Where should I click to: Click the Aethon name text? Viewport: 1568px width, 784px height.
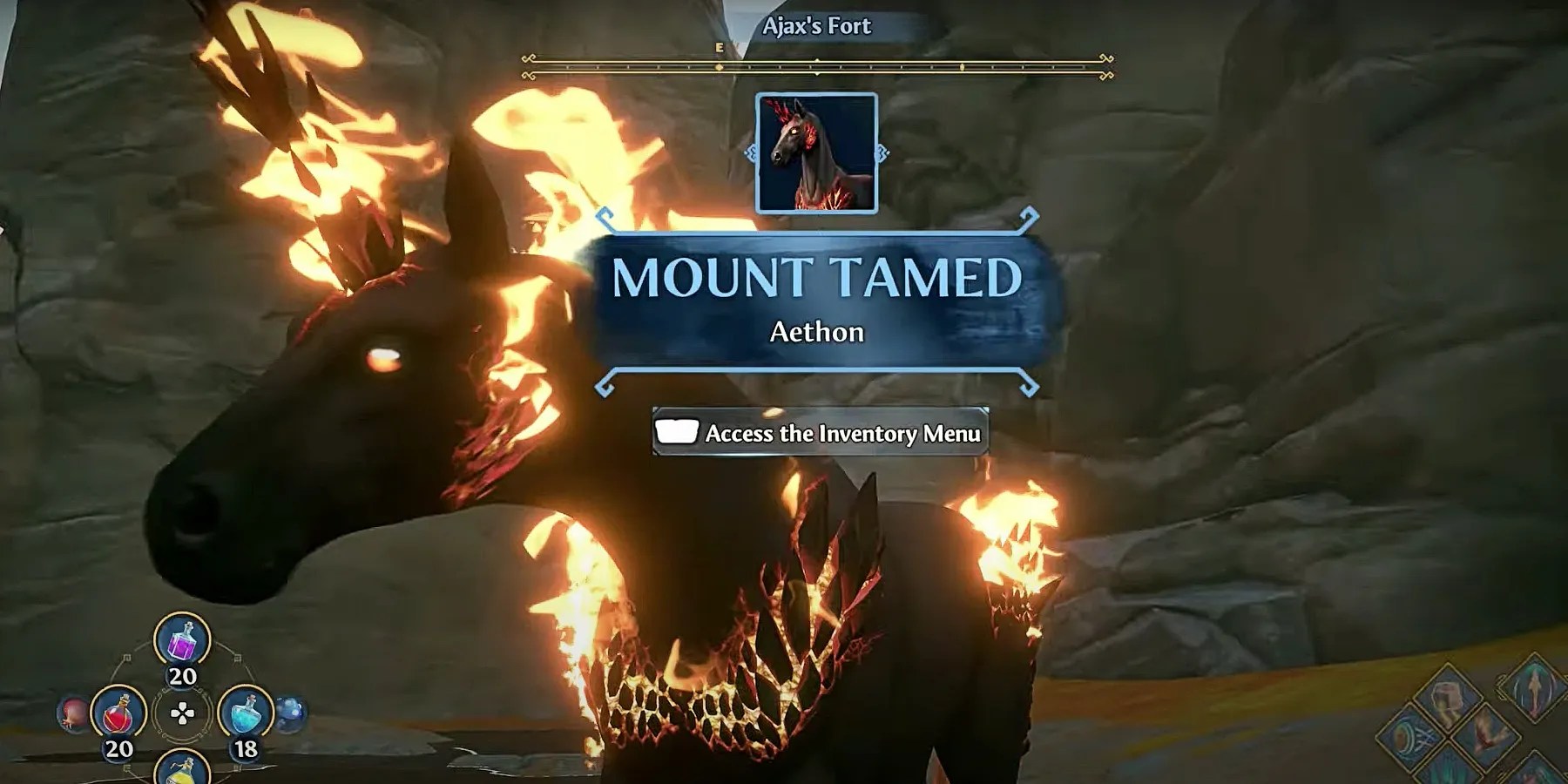pos(815,332)
